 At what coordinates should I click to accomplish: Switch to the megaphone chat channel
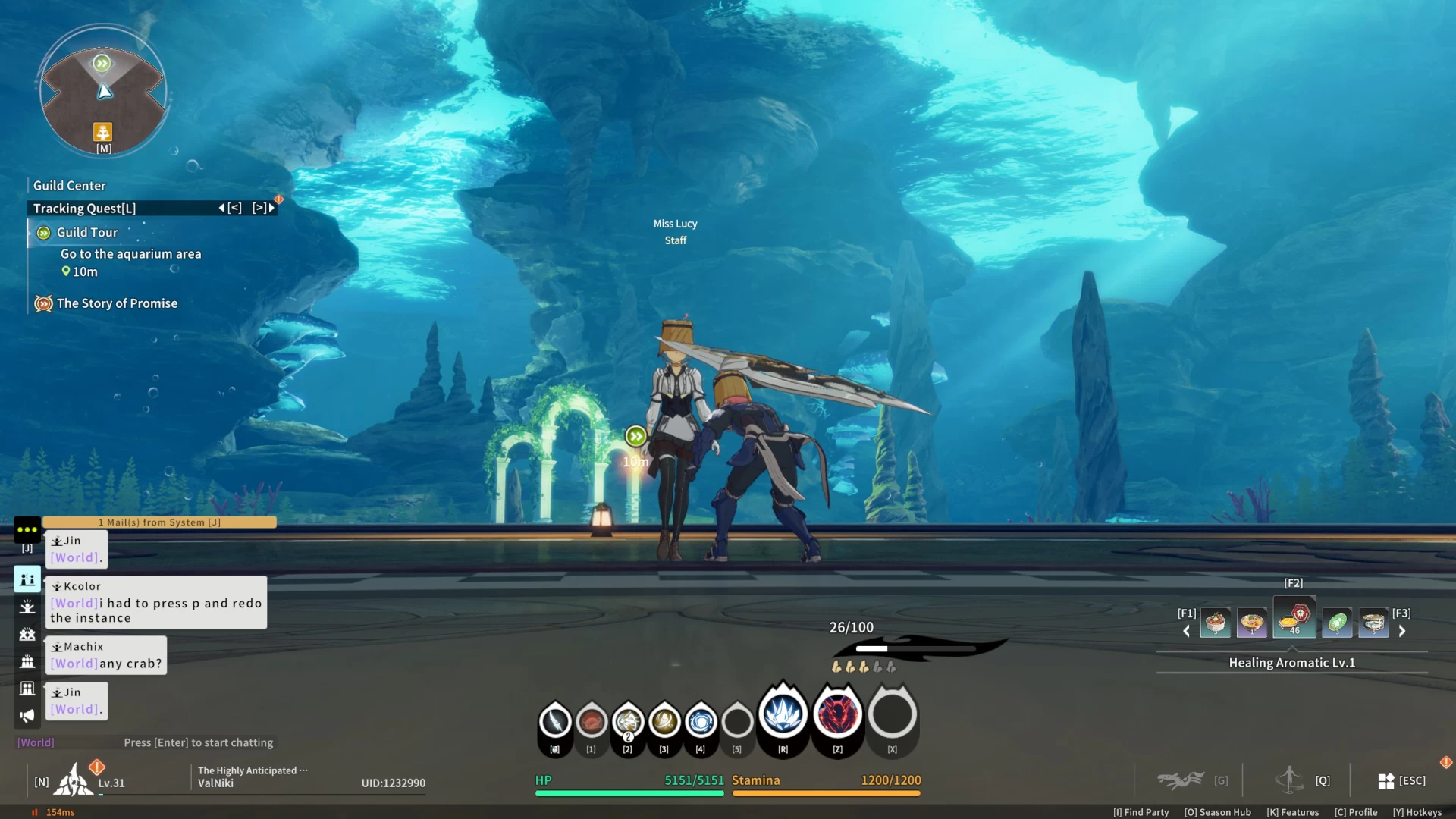(x=27, y=716)
